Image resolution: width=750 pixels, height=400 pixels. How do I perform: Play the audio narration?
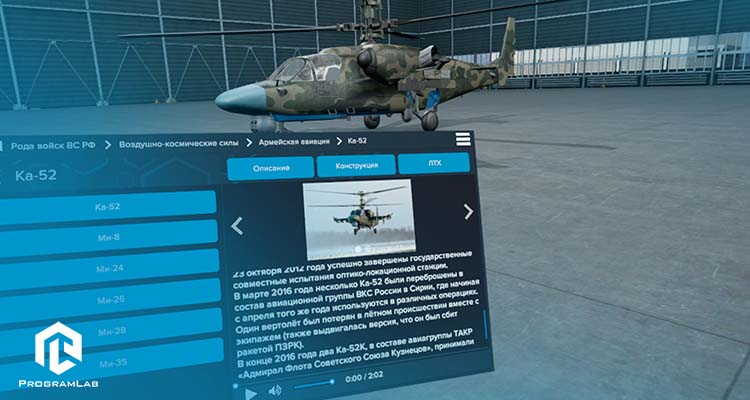click(x=252, y=393)
